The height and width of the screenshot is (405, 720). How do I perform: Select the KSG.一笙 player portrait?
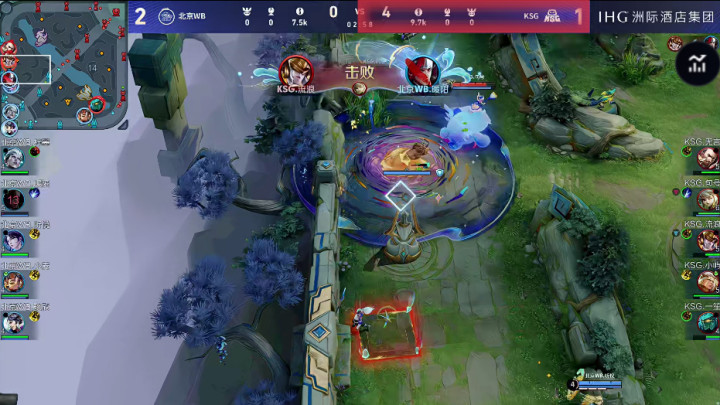pyautogui.click(x=707, y=322)
